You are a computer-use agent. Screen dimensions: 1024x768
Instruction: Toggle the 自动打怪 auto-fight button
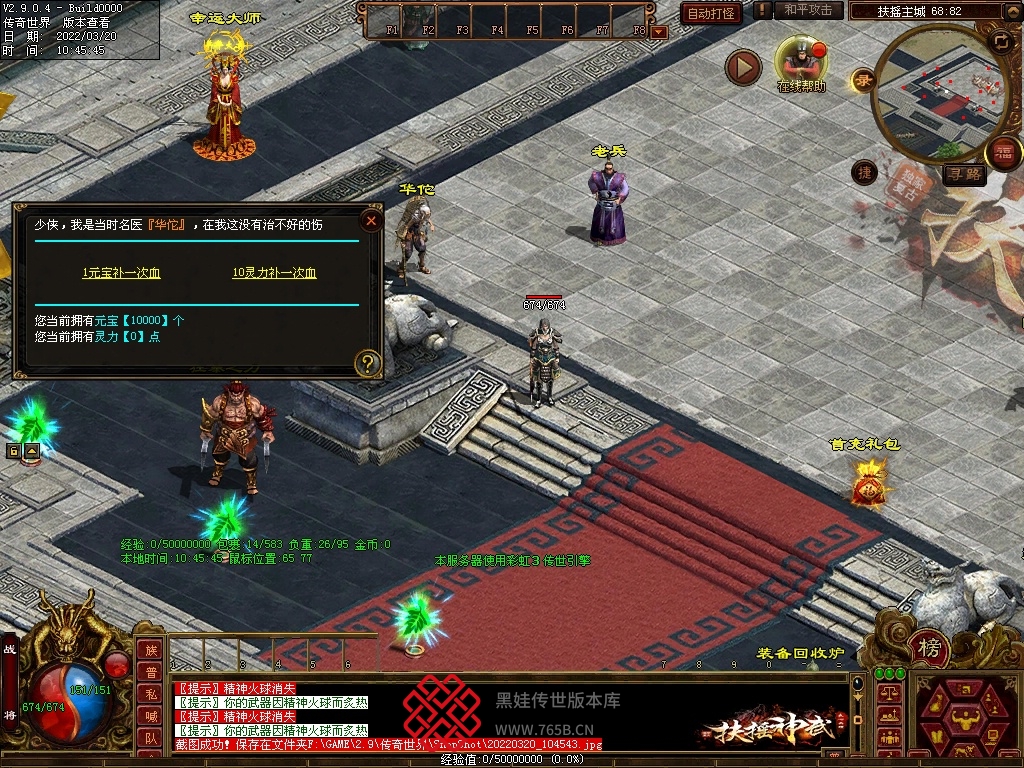(711, 13)
